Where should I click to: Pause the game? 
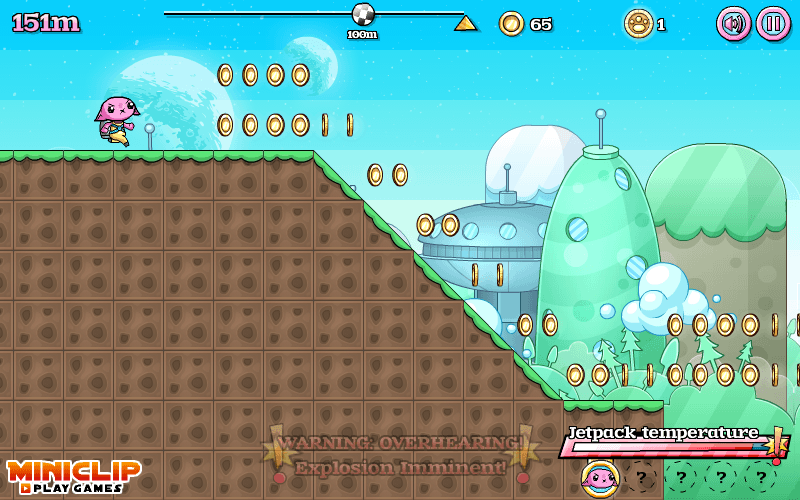773,23
